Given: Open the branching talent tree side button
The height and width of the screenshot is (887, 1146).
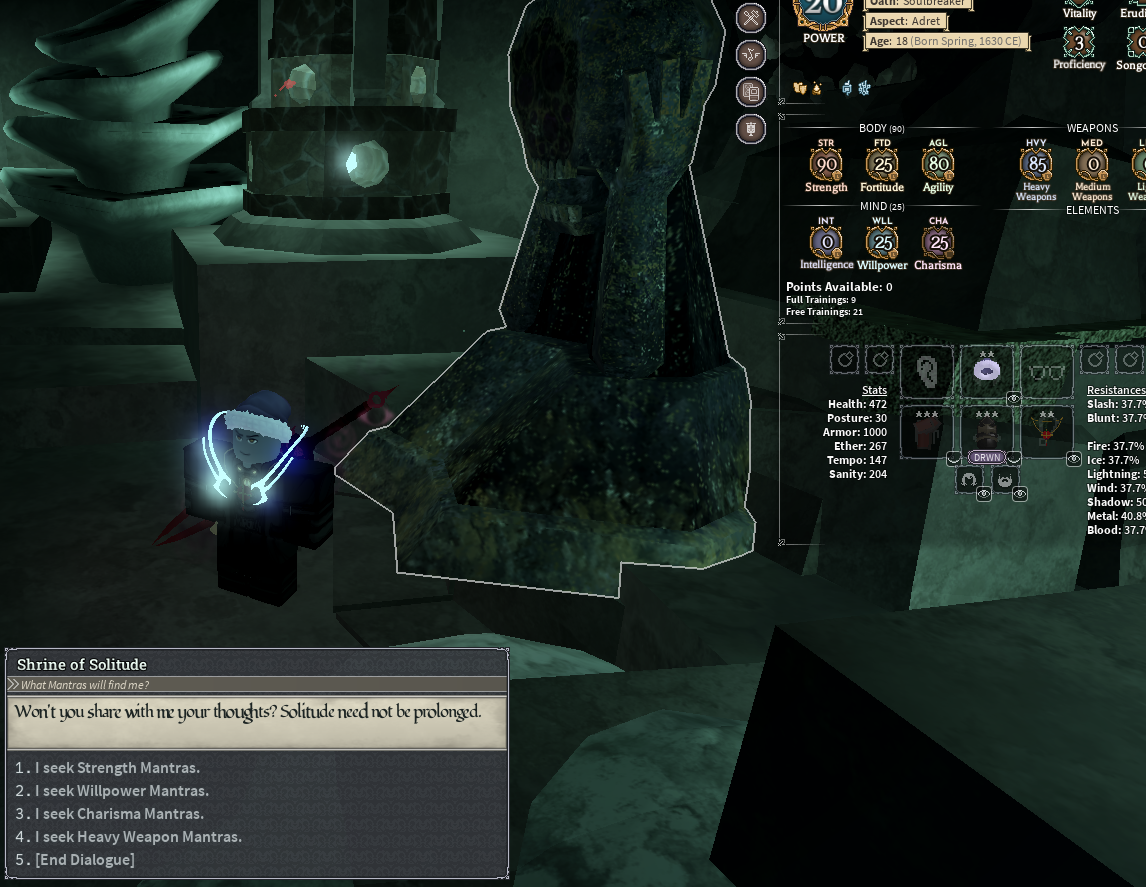Looking at the screenshot, I should (751, 55).
